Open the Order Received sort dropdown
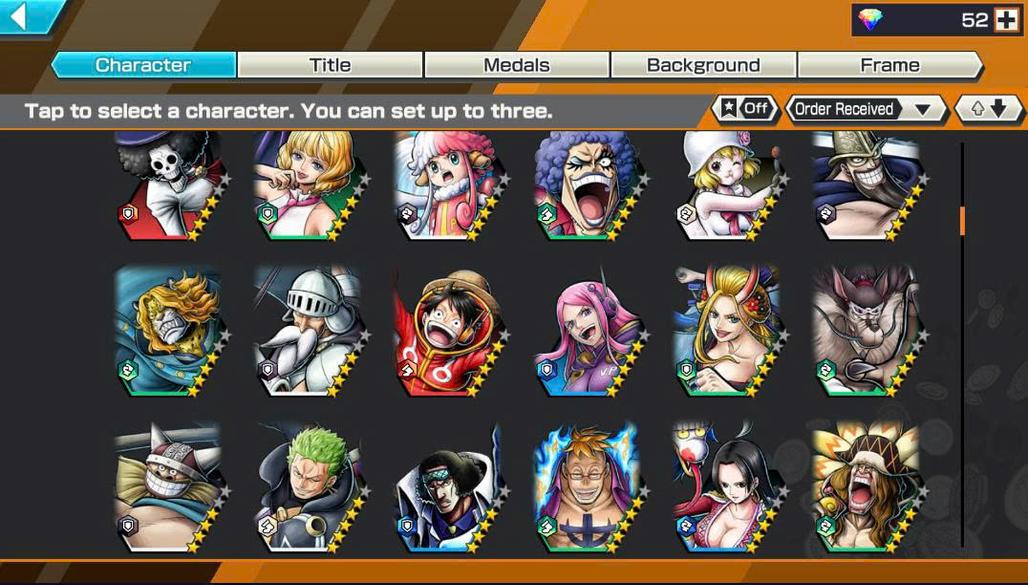The width and height of the screenshot is (1028, 585). (x=866, y=109)
